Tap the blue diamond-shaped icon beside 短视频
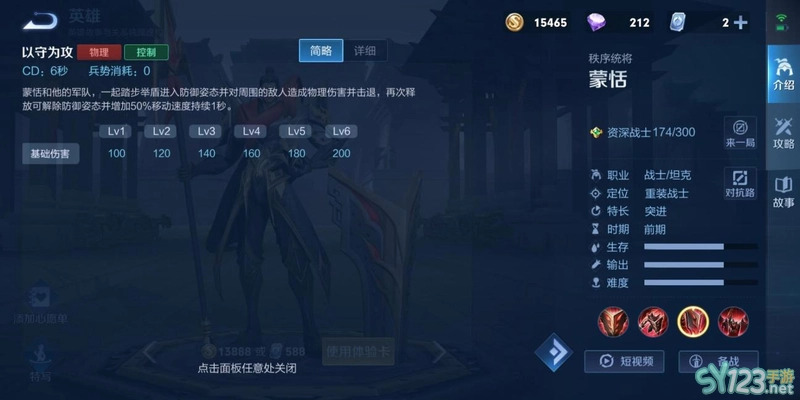Image resolution: width=800 pixels, height=400 pixels. (x=553, y=353)
